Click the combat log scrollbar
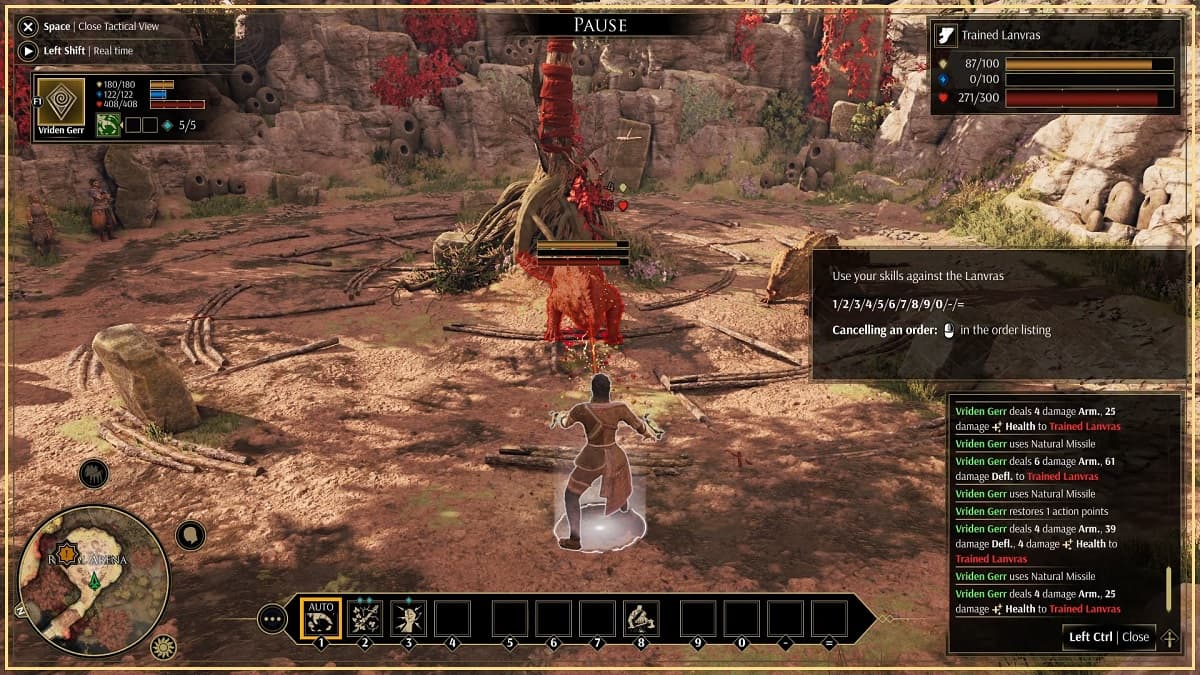Image resolution: width=1200 pixels, height=675 pixels. [1167, 590]
